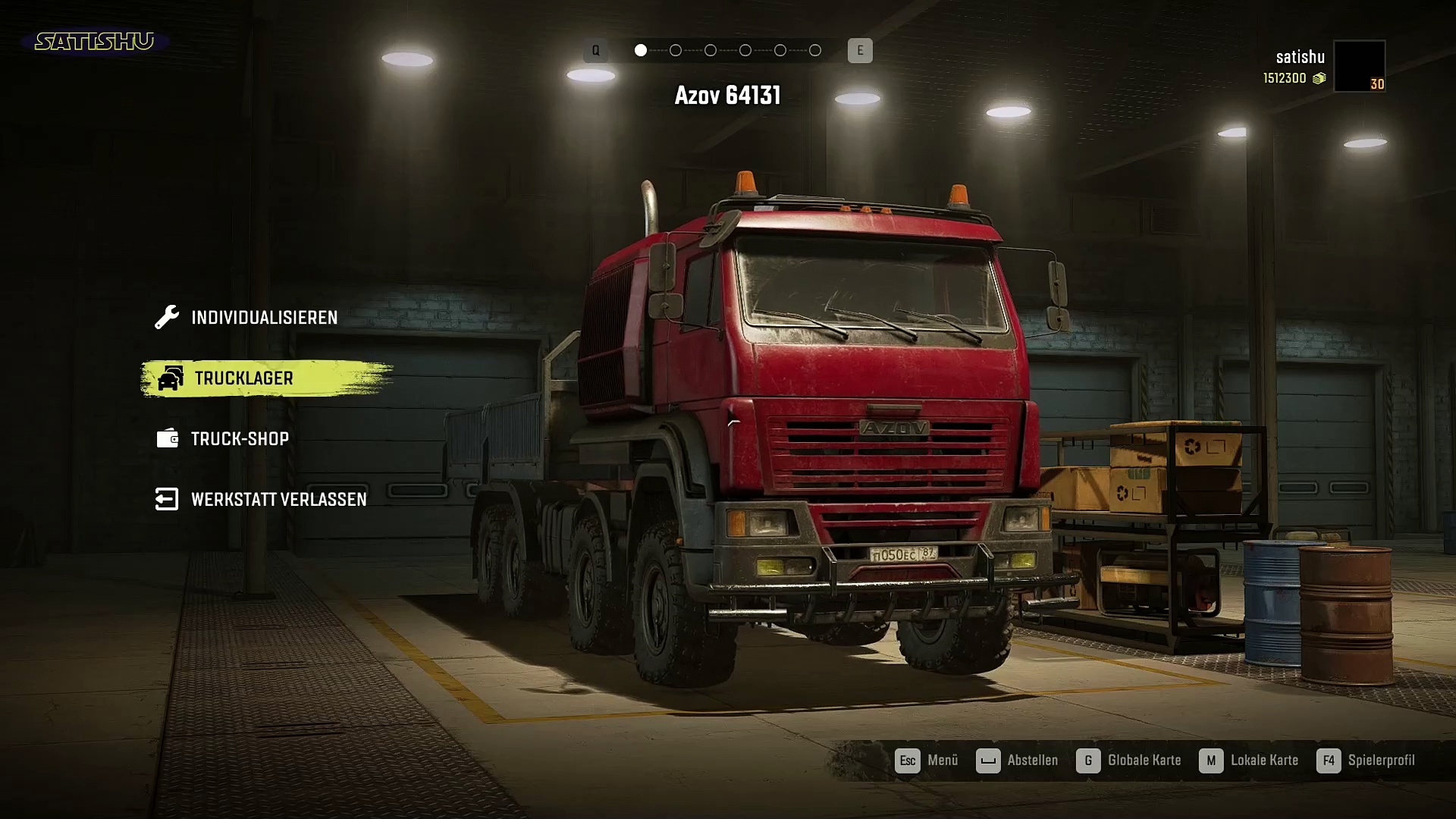The width and height of the screenshot is (1456, 819).
Task: Open the Truck-Shop
Action: click(x=239, y=439)
